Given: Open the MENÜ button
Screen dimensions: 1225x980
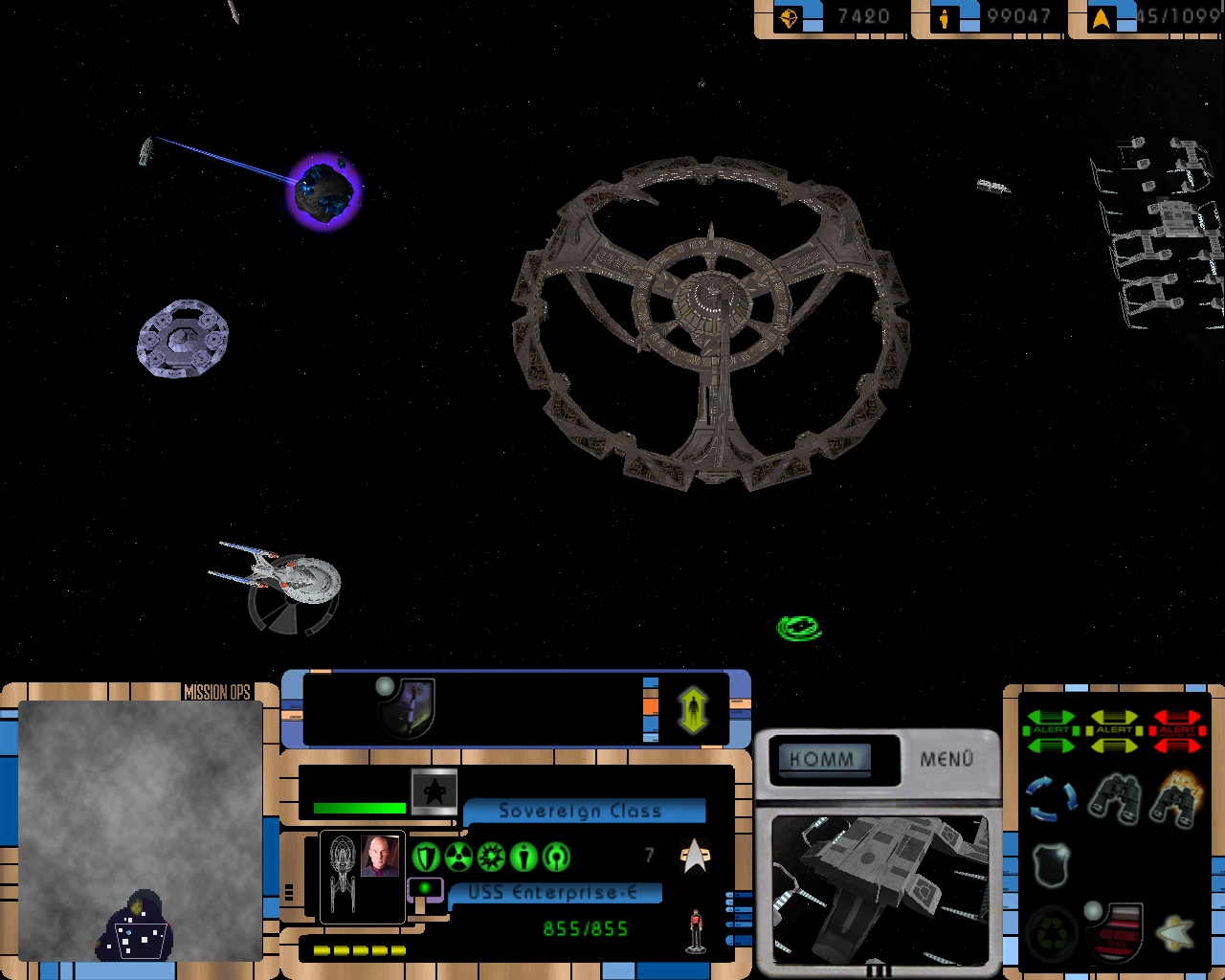Looking at the screenshot, I should tap(946, 759).
